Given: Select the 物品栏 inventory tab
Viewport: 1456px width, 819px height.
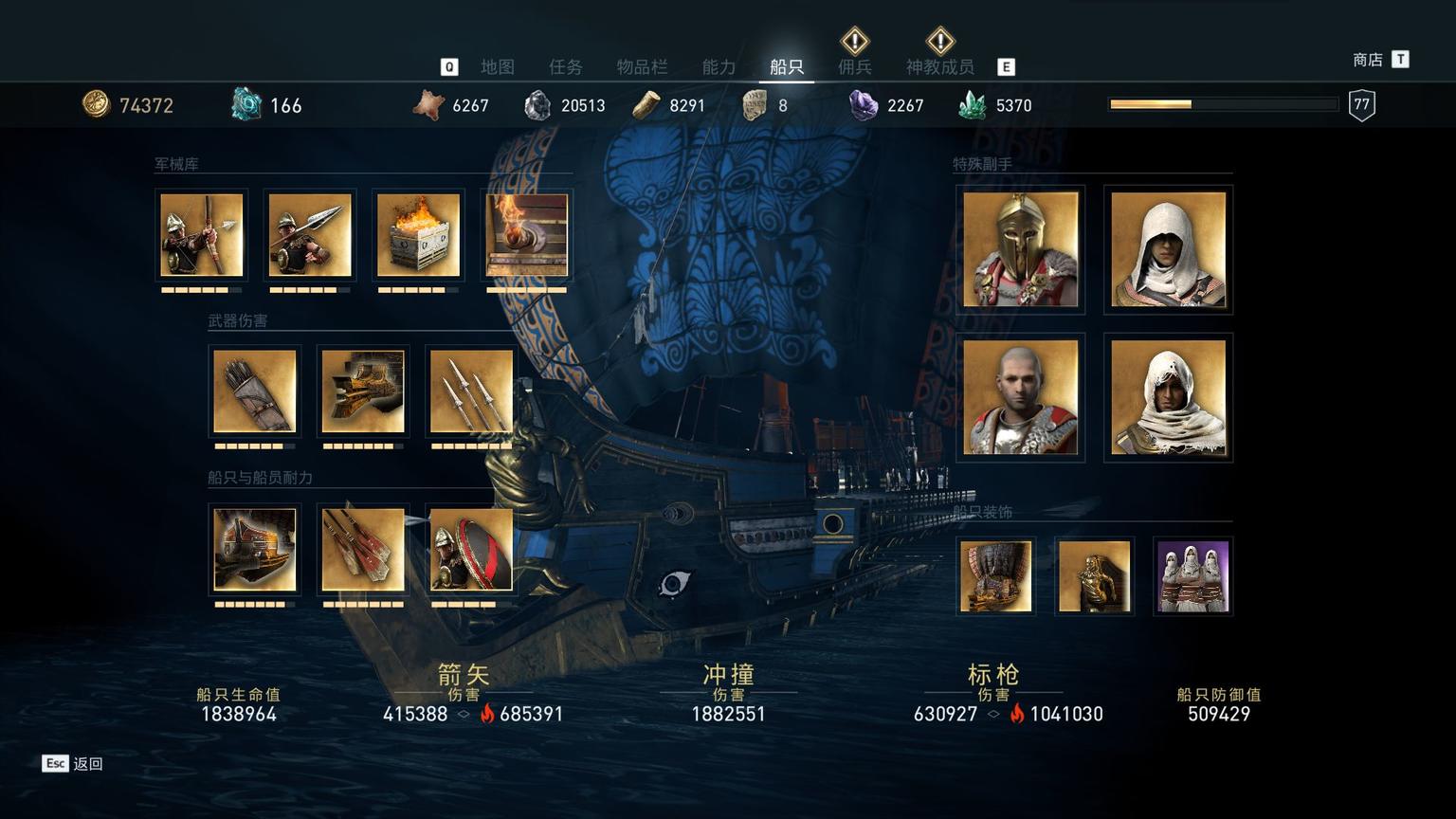Looking at the screenshot, I should tap(642, 66).
